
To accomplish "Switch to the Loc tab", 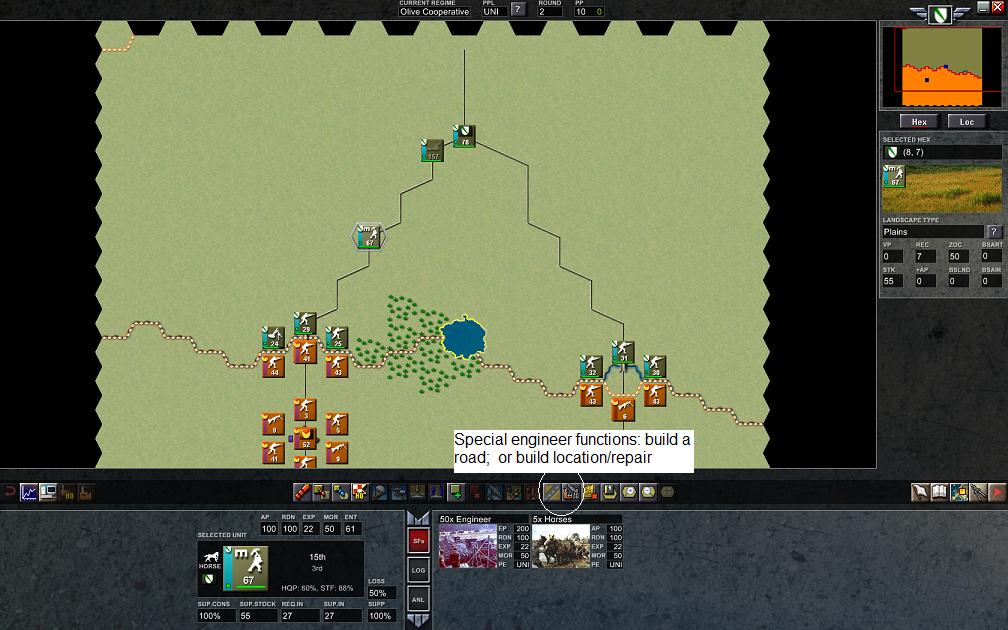I will click(x=967, y=122).
